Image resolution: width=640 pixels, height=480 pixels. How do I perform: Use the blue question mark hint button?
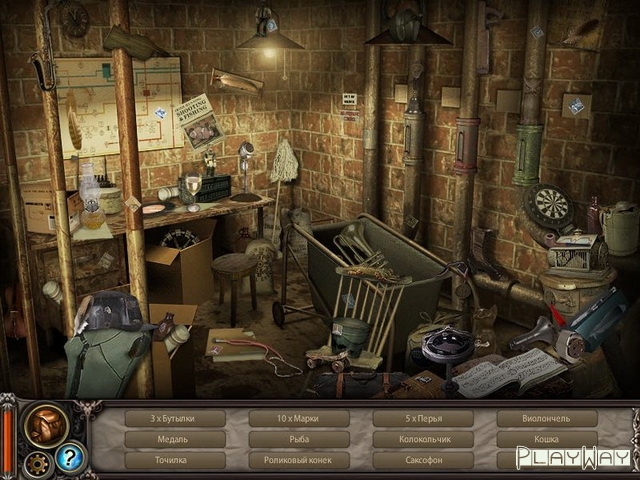(70, 457)
